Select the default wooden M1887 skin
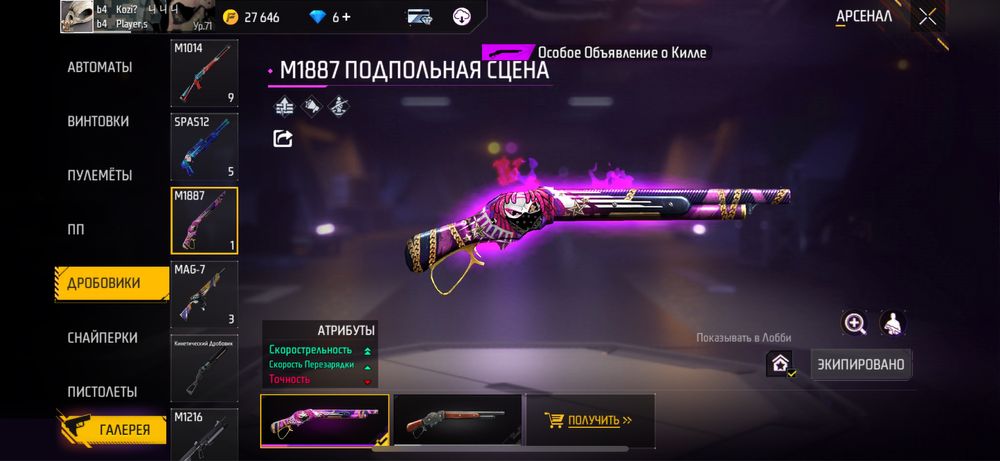This screenshot has width=1000, height=461. pyautogui.click(x=457, y=420)
